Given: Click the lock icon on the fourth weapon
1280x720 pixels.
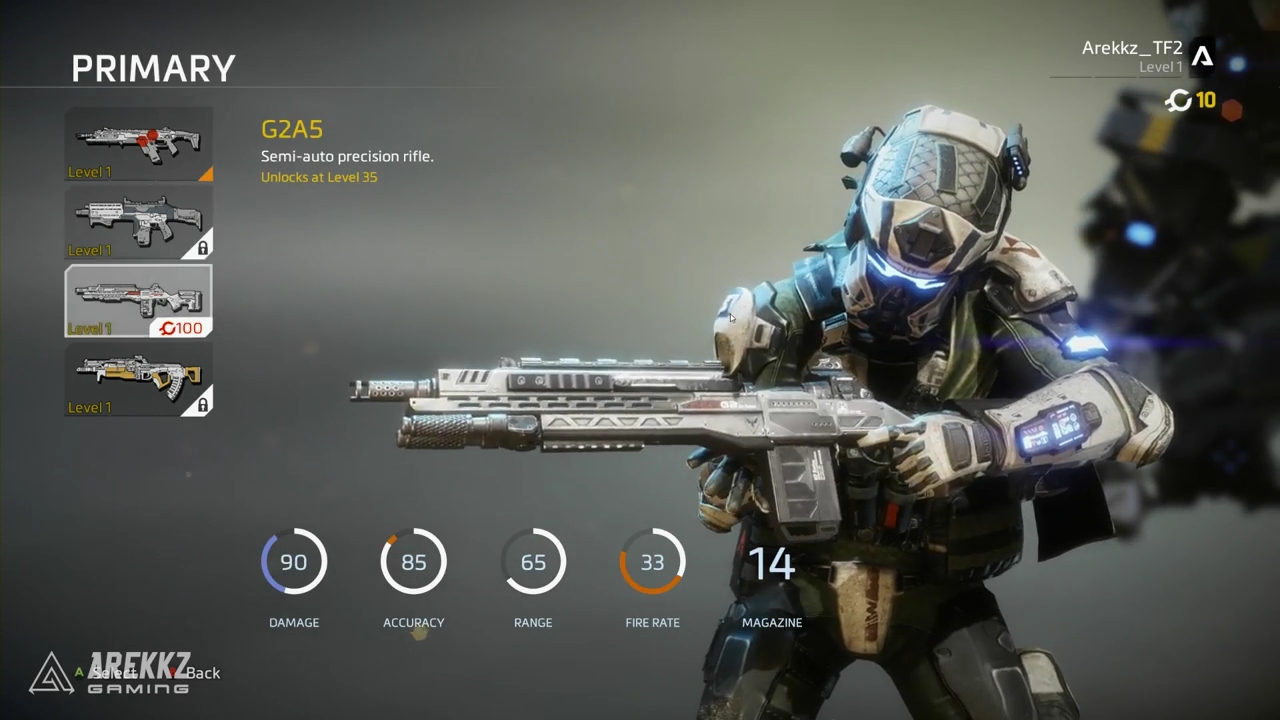Looking at the screenshot, I should [x=202, y=404].
